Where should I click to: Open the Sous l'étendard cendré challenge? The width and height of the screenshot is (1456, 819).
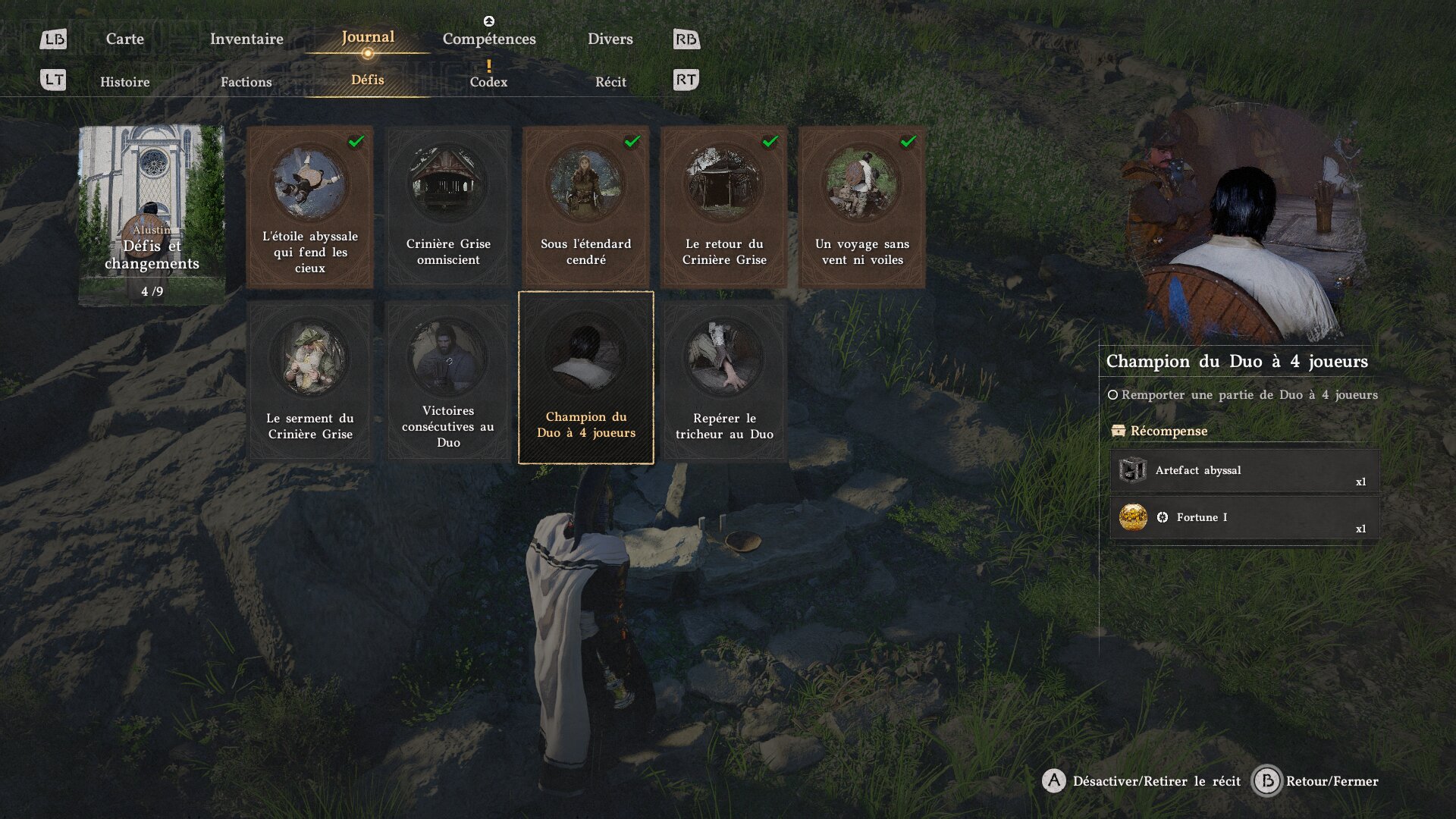click(585, 207)
